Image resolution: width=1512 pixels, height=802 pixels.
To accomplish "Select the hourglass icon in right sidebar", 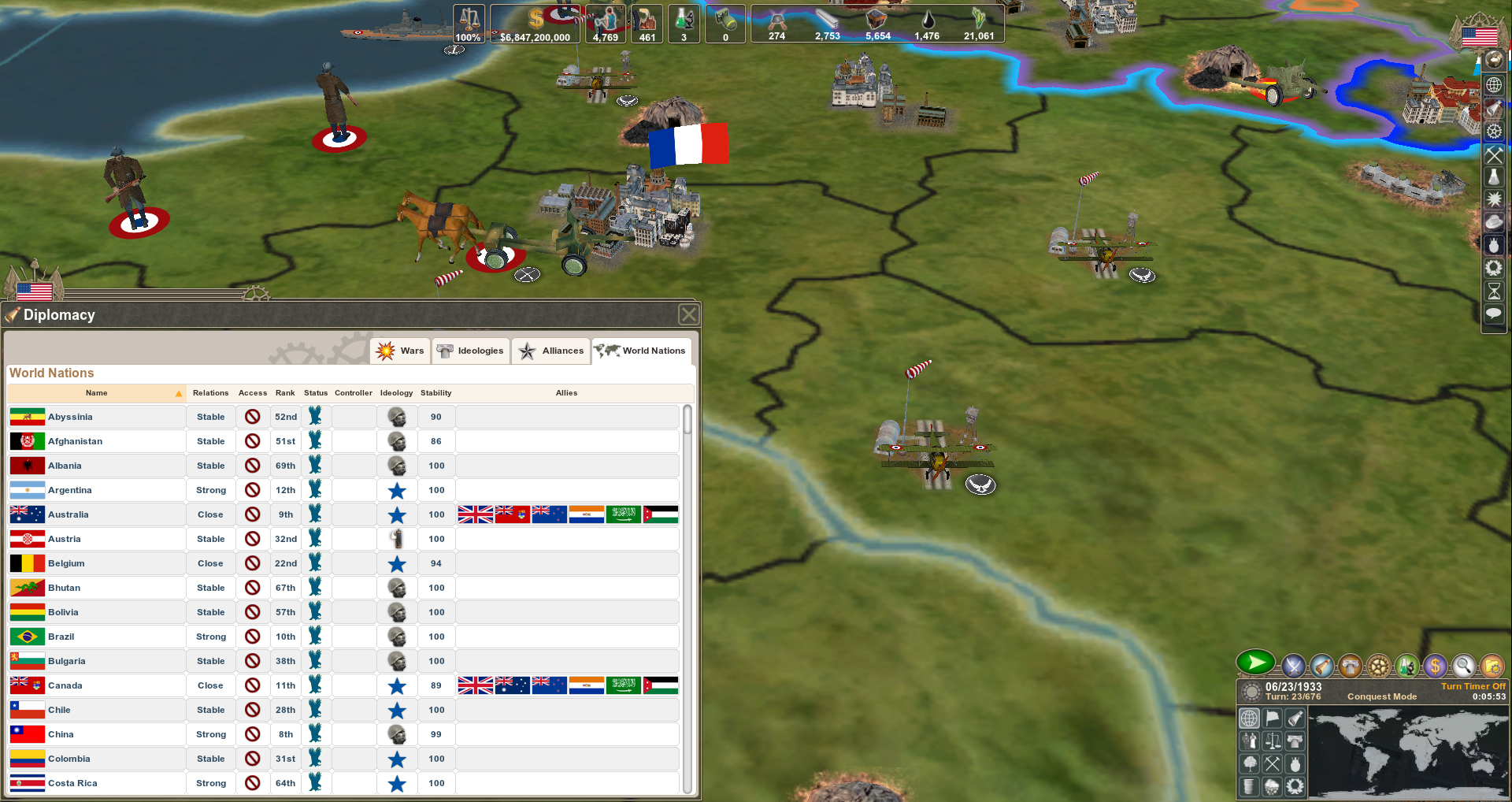I will pos(1494,290).
